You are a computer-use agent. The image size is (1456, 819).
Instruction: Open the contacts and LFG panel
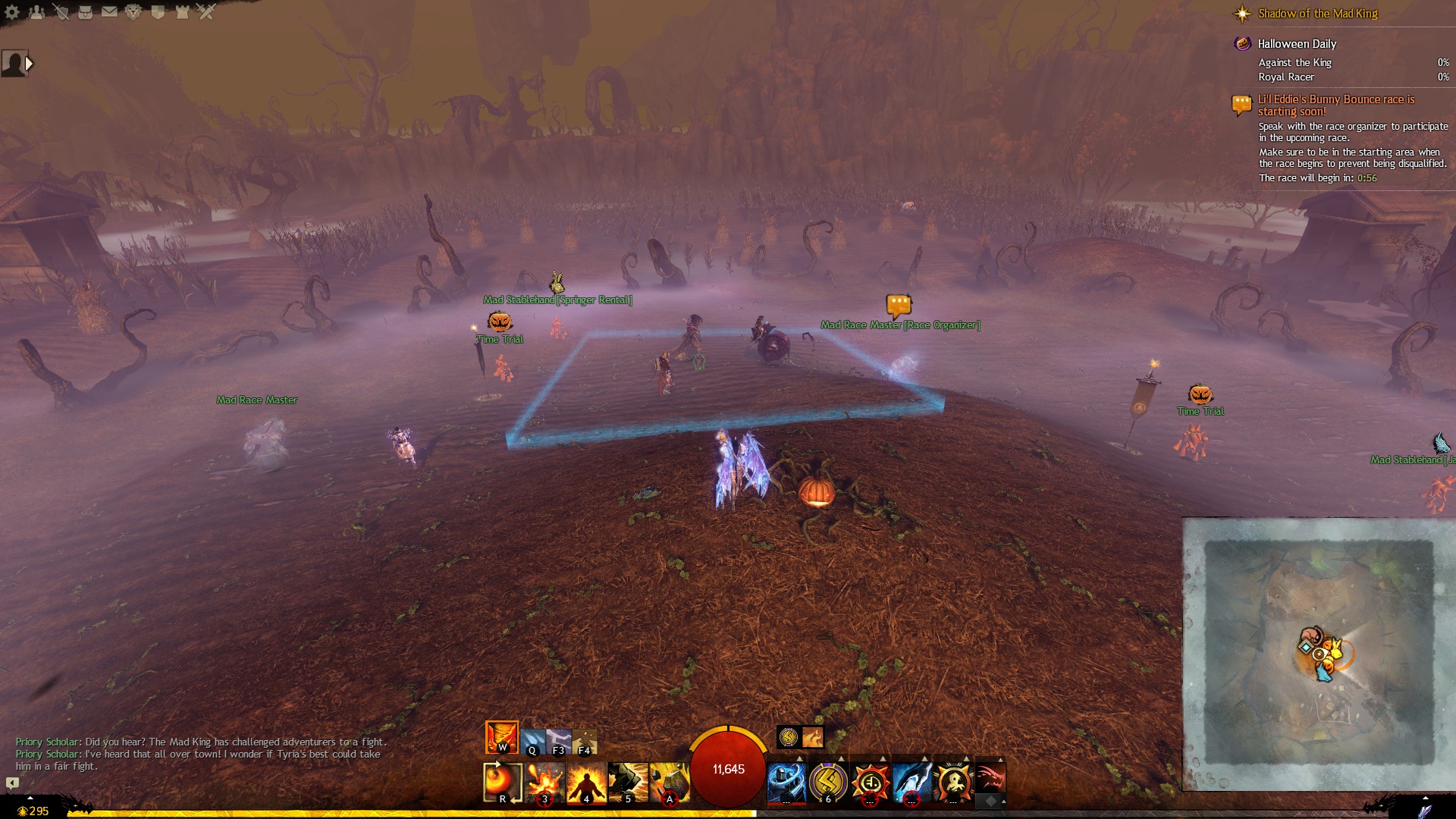tap(36, 12)
